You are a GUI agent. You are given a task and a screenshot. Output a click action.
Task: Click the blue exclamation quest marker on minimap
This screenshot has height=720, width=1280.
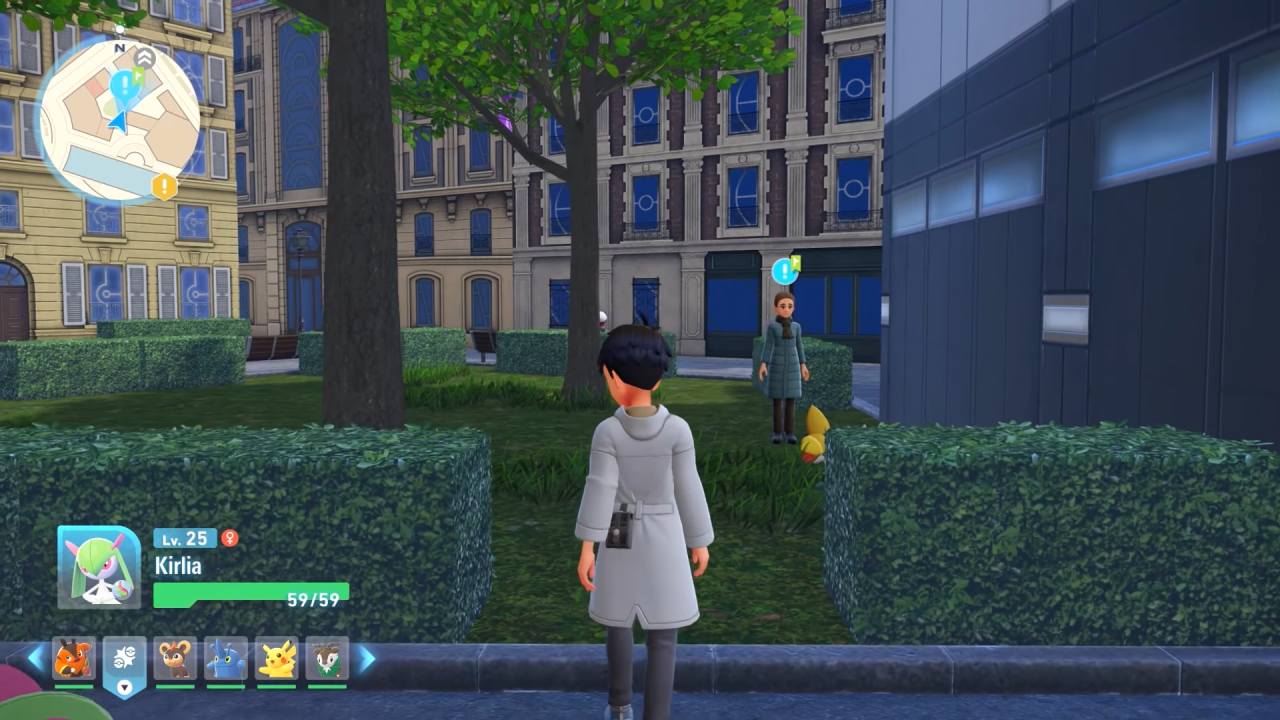pyautogui.click(x=124, y=85)
